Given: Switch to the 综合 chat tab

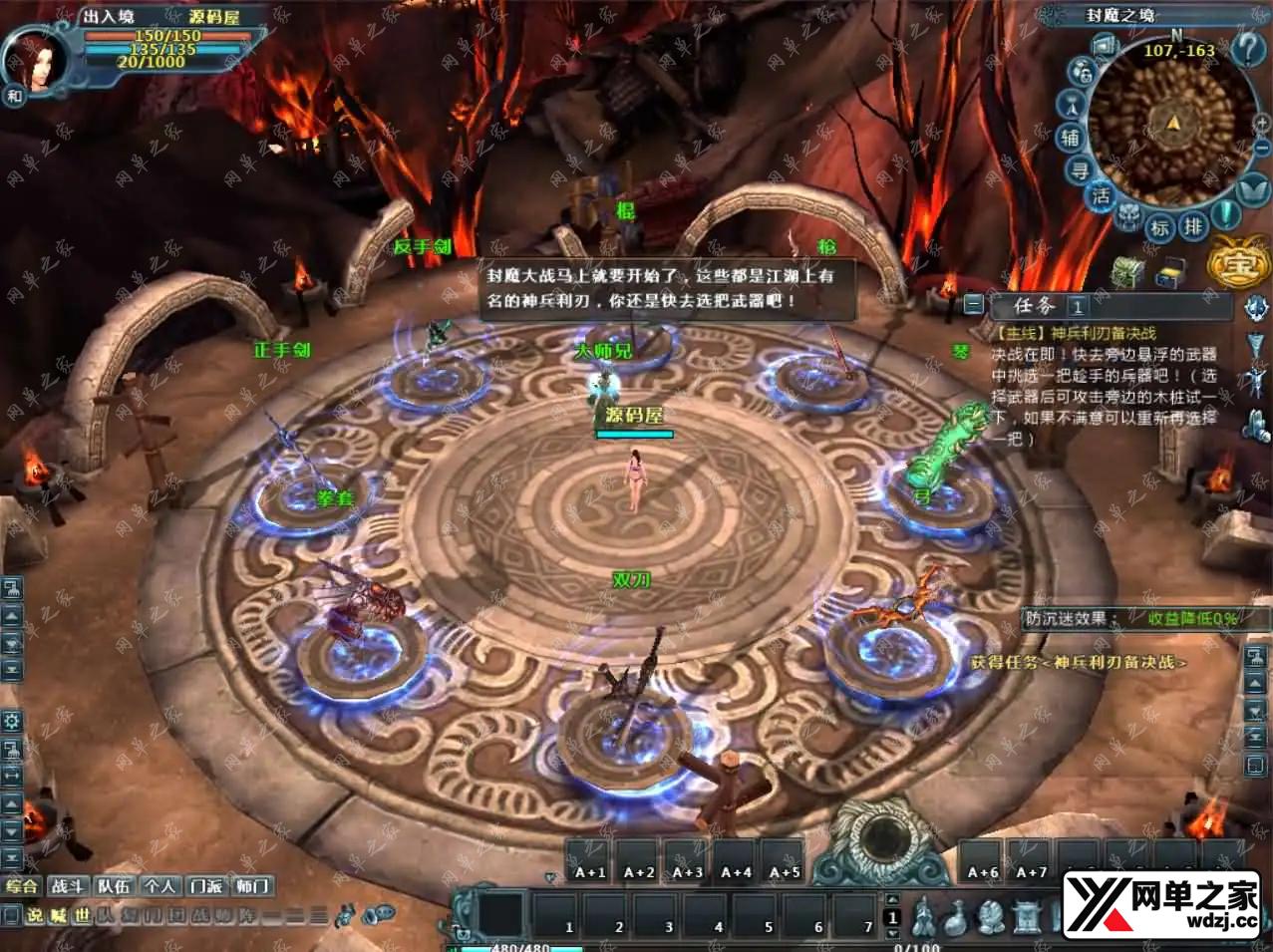Looking at the screenshot, I should (x=21, y=885).
